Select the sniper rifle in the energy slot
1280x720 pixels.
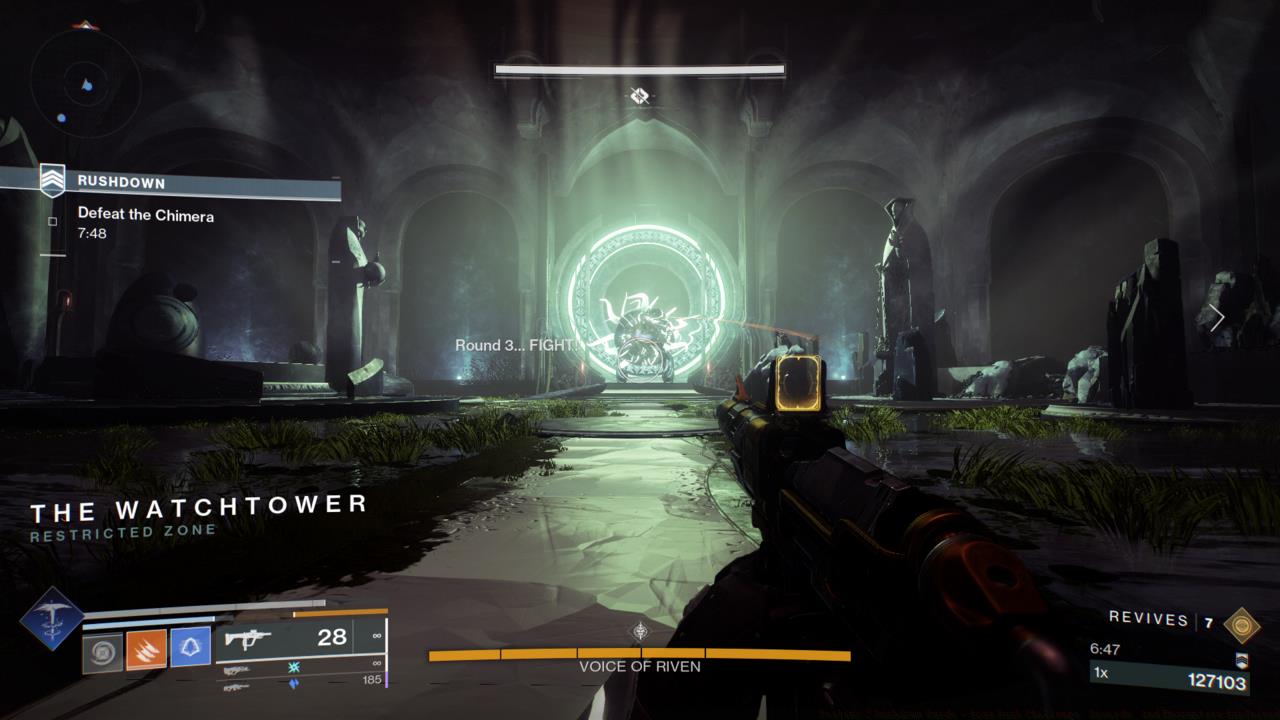click(x=238, y=670)
